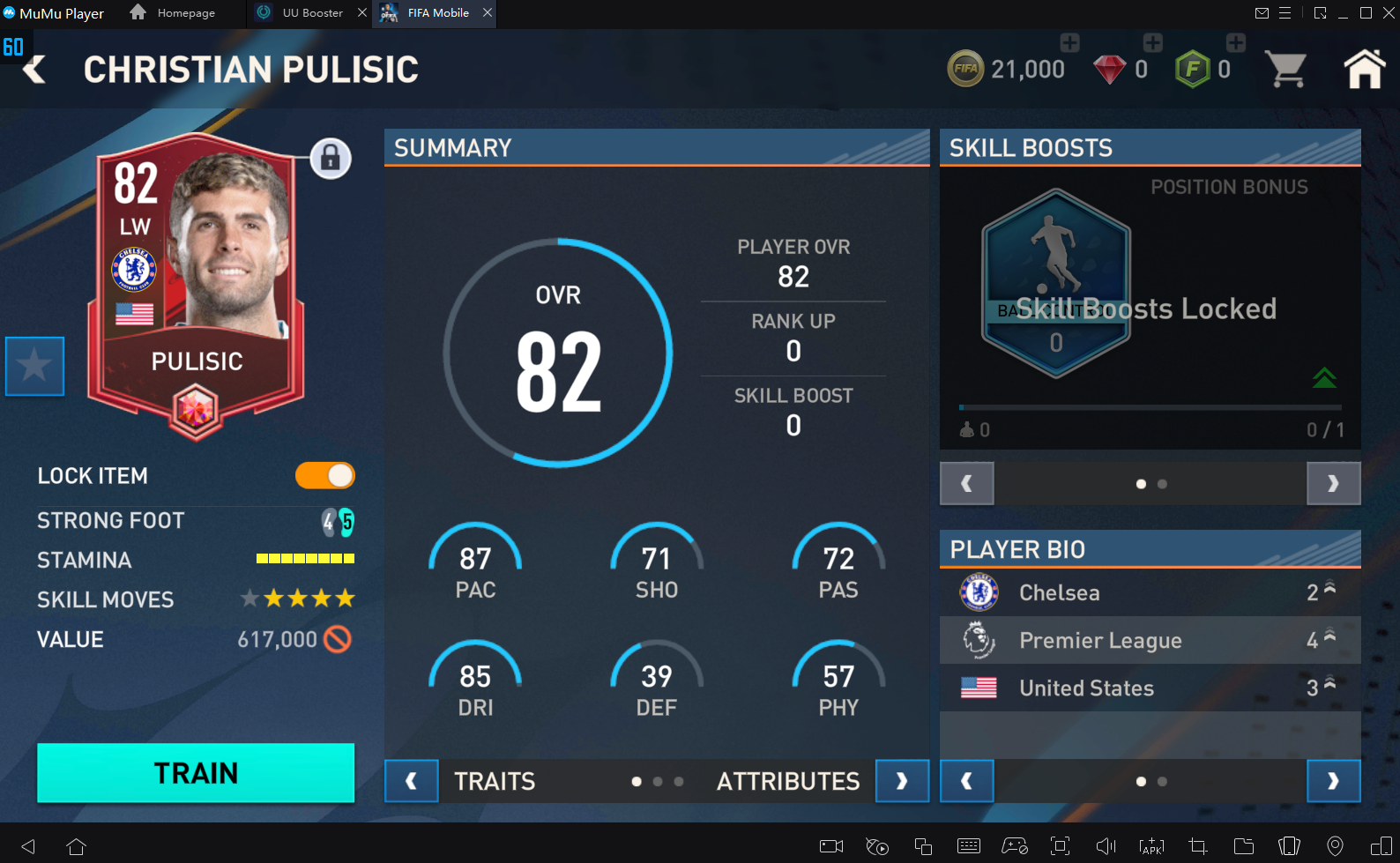Viewport: 1400px width, 863px height.
Task: Open the FIFA coins purchase screen
Action: (1069, 41)
